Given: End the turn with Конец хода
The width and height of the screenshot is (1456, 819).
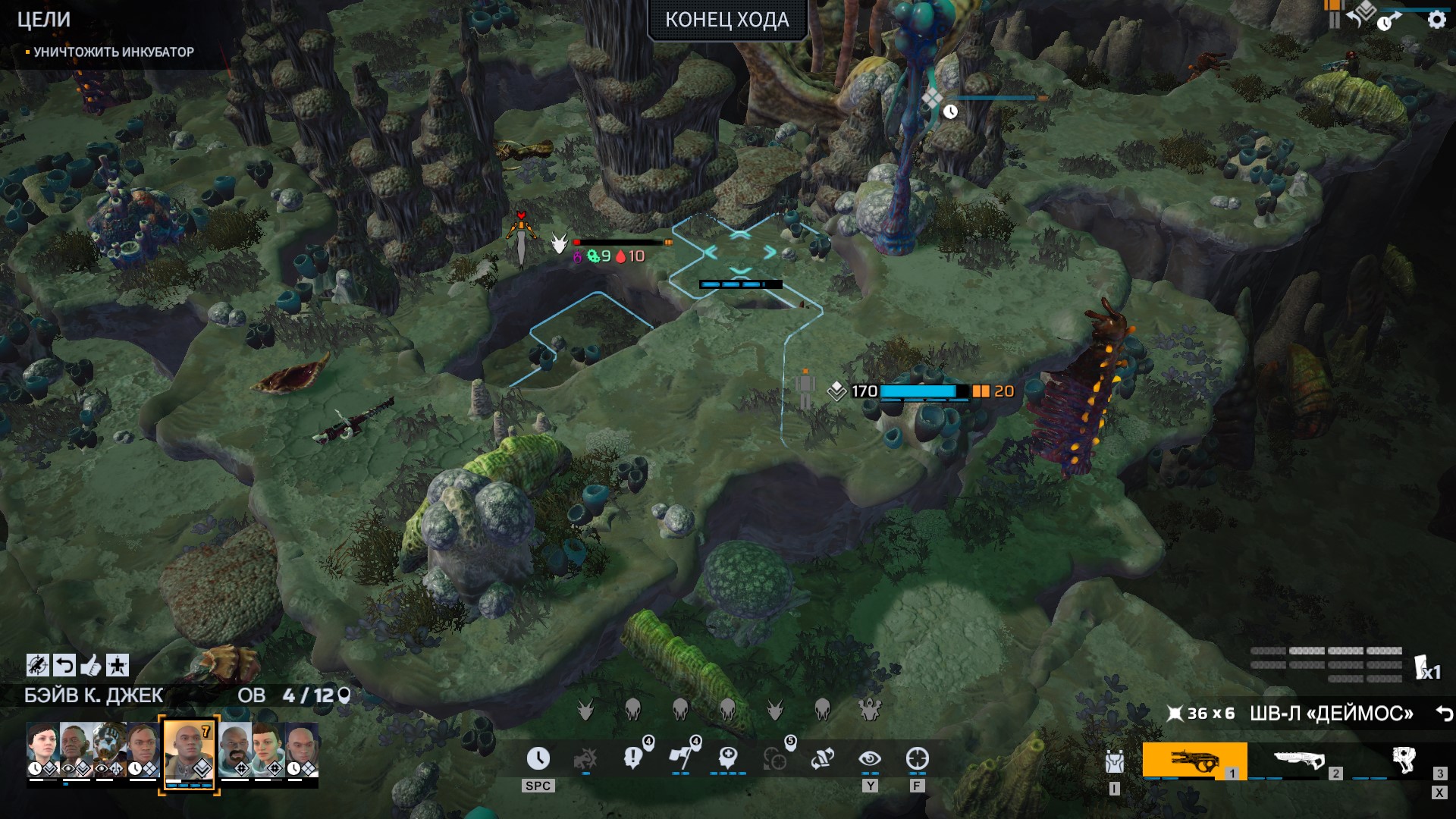Looking at the screenshot, I should [726, 20].
